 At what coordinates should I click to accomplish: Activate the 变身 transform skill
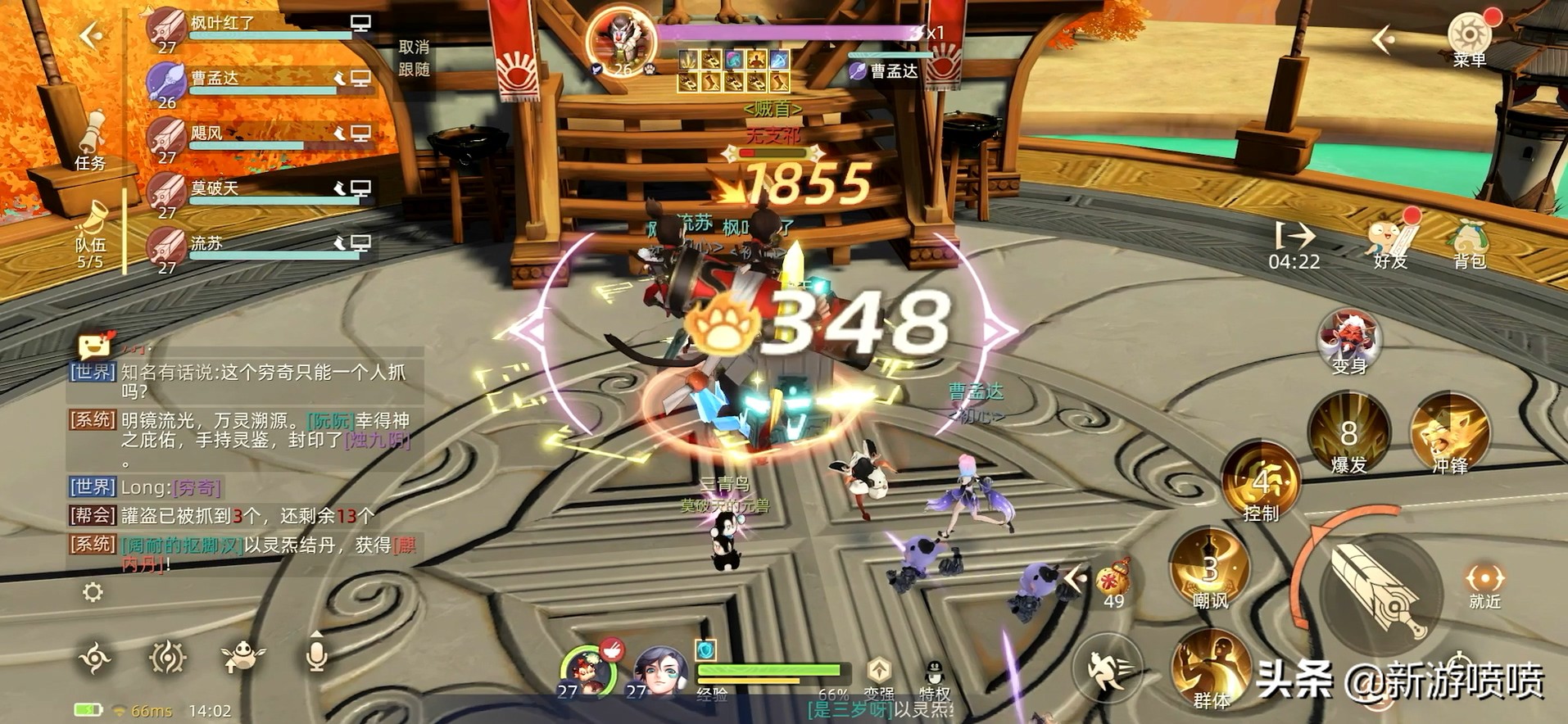click(1349, 340)
